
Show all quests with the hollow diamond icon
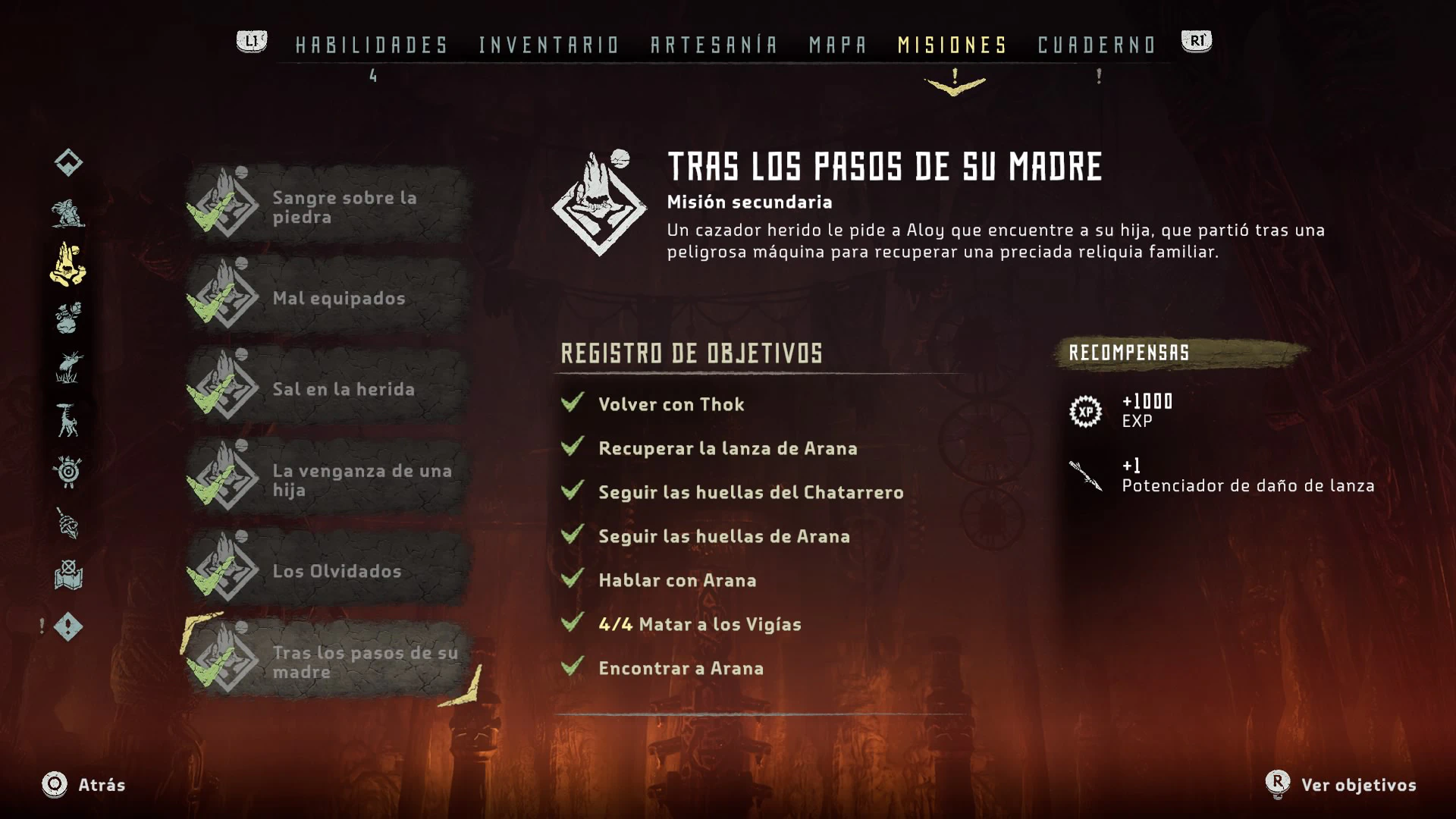point(68,162)
